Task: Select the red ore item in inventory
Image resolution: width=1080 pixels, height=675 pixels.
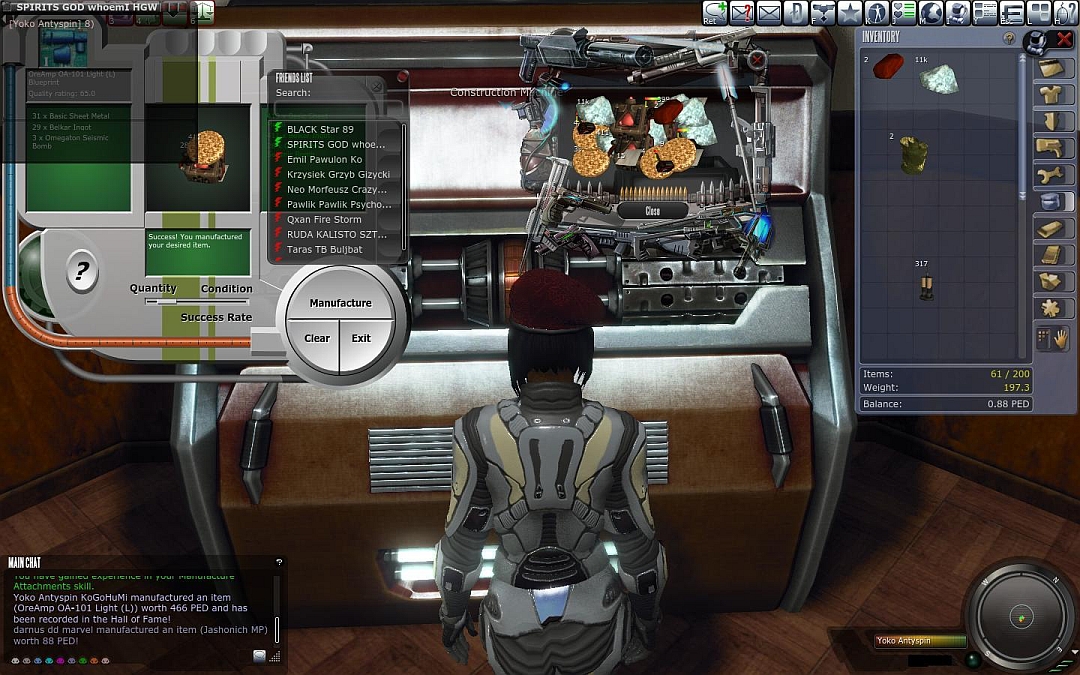Action: pyautogui.click(x=888, y=66)
